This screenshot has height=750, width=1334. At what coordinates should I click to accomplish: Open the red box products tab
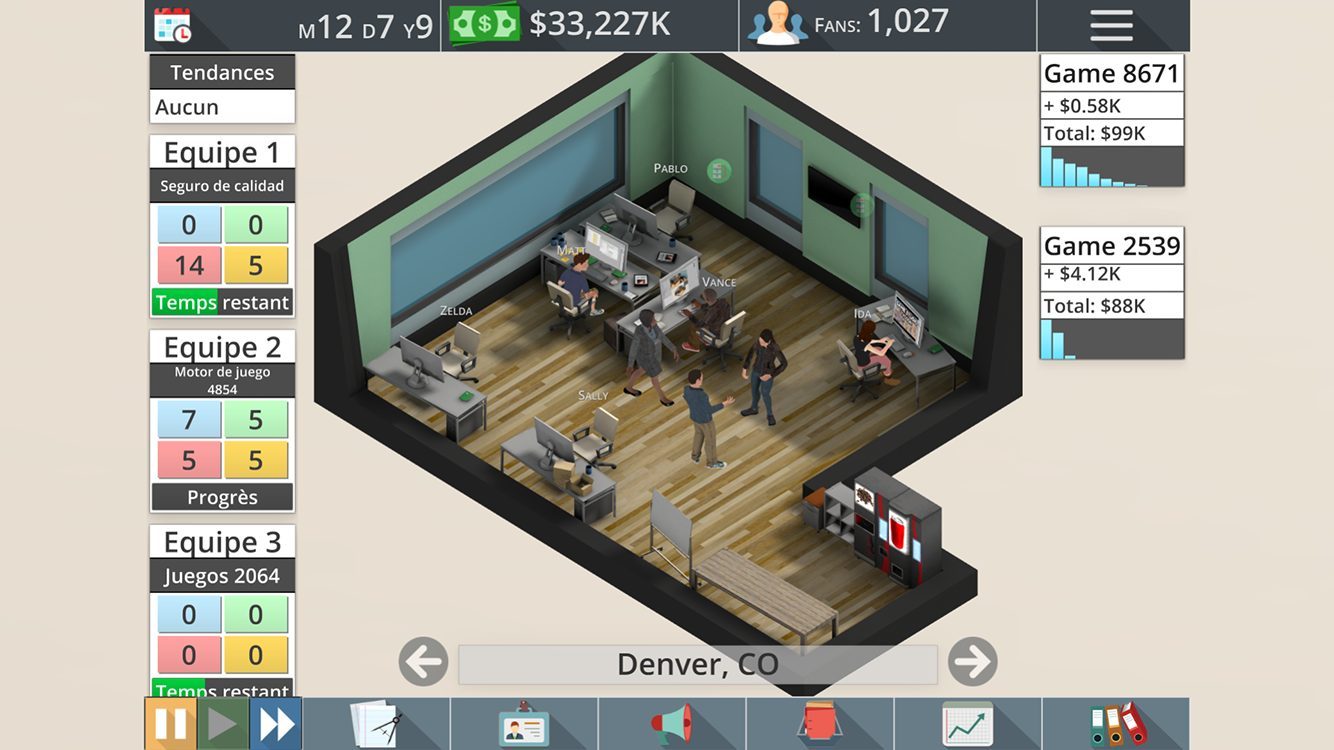(820, 724)
